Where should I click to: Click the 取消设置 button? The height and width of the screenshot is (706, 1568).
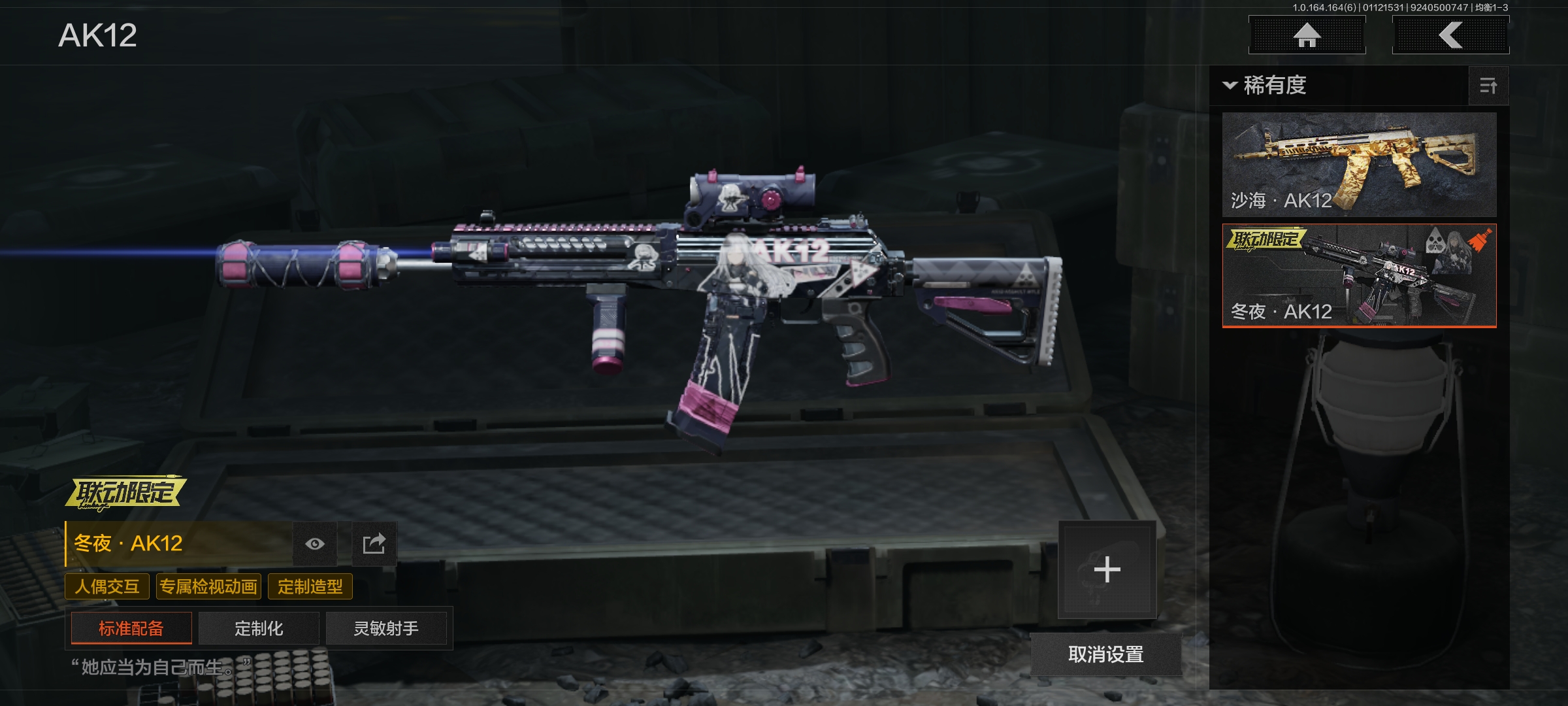(x=1105, y=654)
